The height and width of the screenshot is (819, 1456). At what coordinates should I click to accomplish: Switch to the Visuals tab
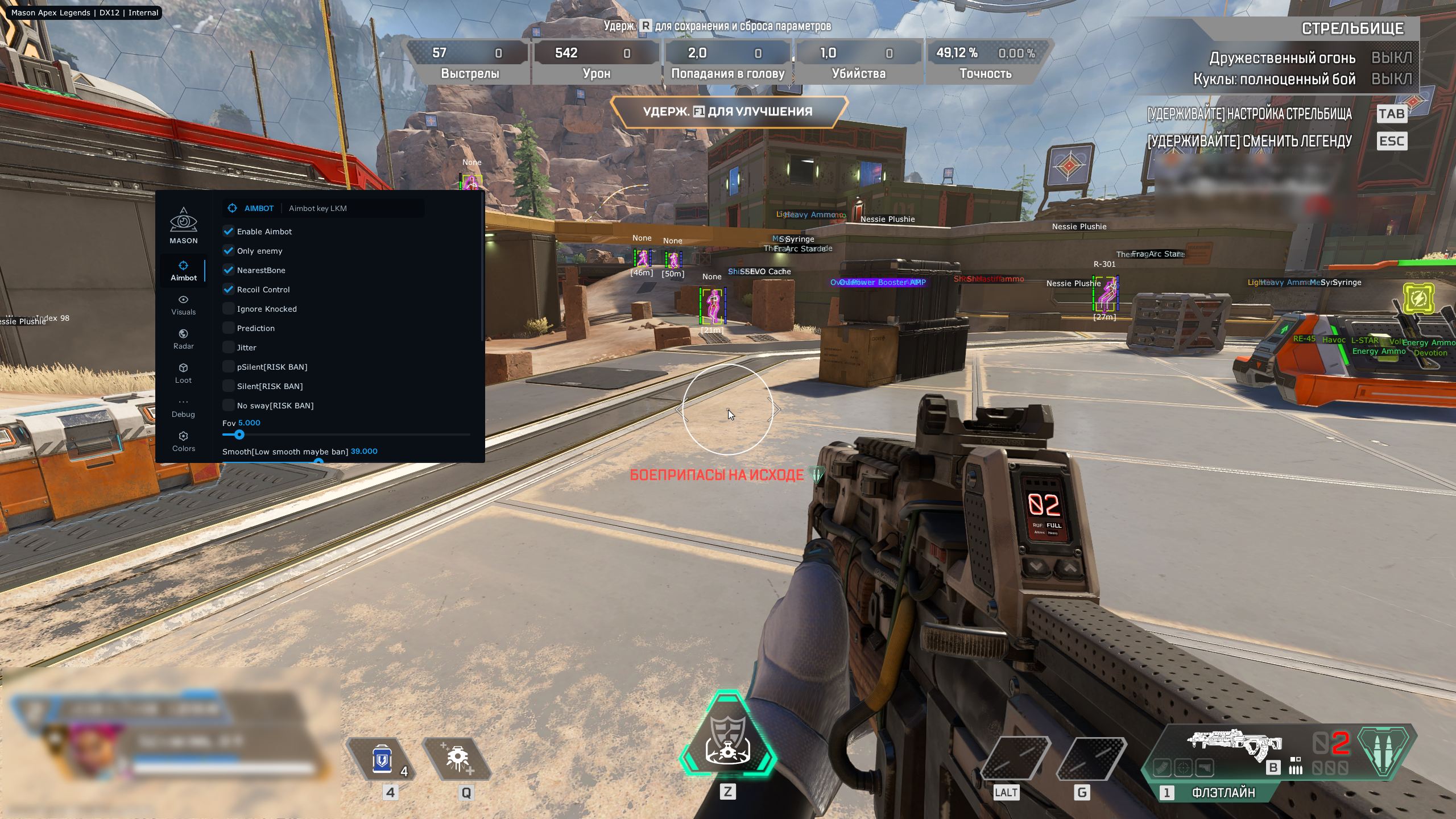click(183, 305)
